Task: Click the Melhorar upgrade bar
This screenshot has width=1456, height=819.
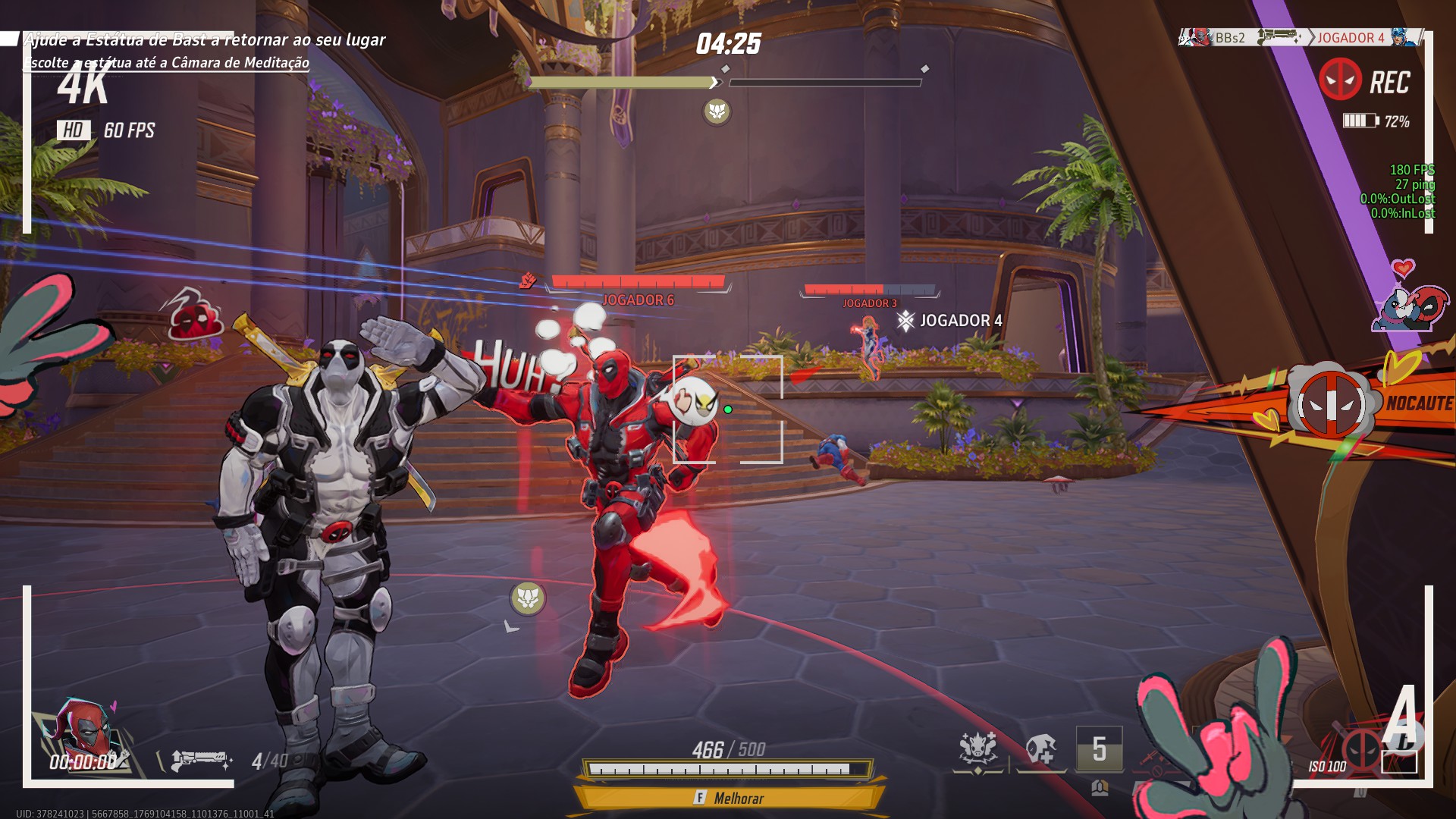Action: pos(728,798)
